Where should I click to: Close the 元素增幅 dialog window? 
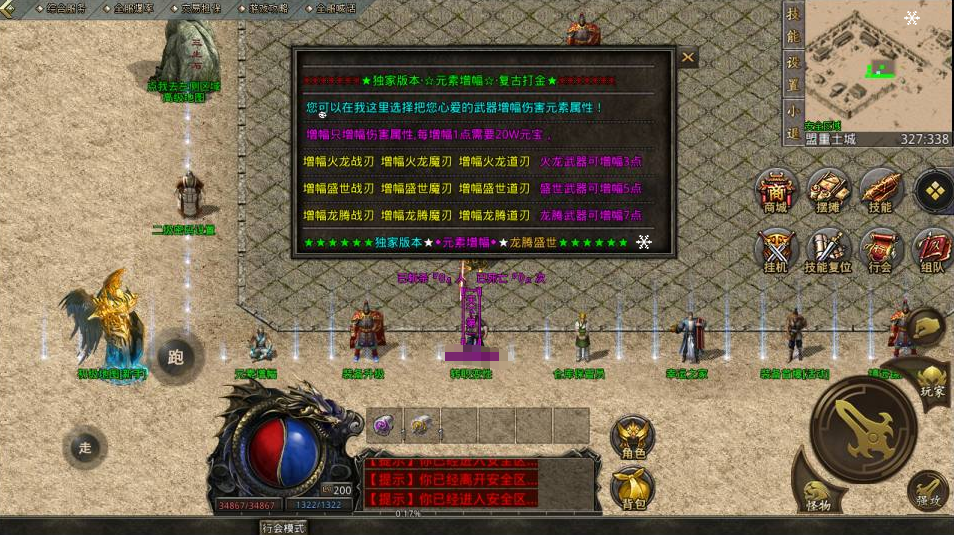[x=688, y=58]
